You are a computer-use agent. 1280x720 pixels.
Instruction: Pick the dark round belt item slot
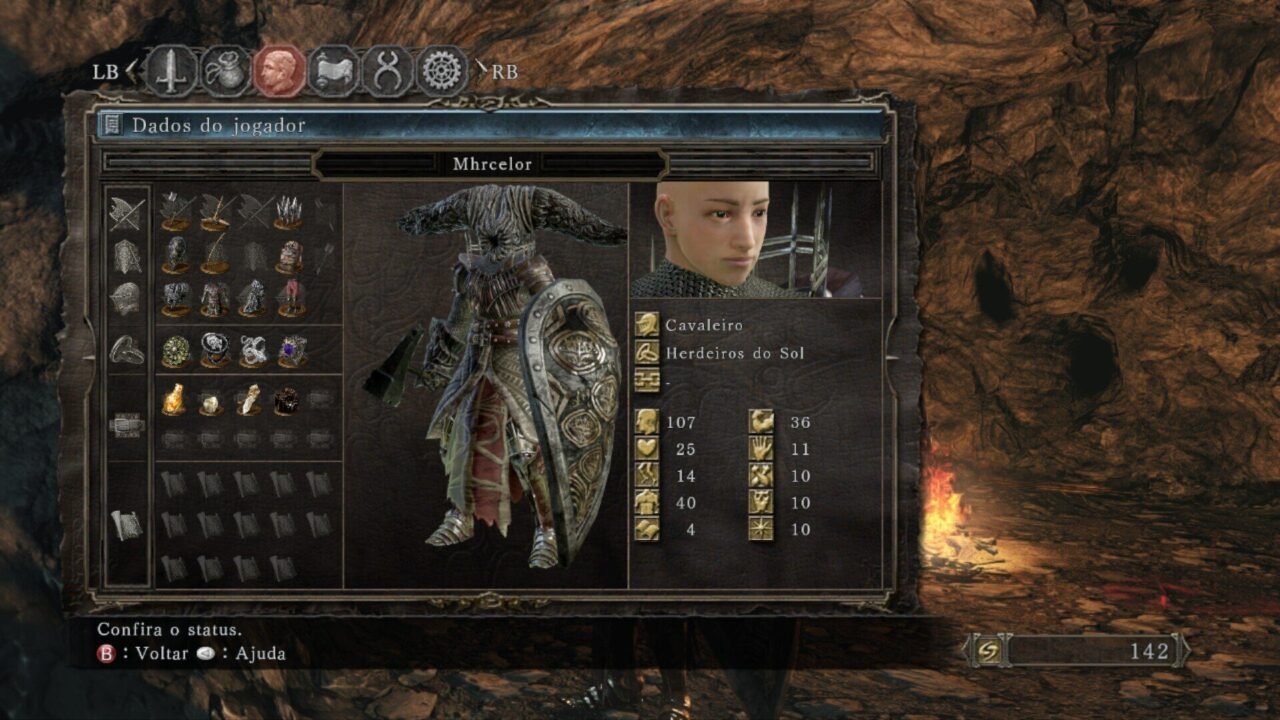click(x=288, y=400)
